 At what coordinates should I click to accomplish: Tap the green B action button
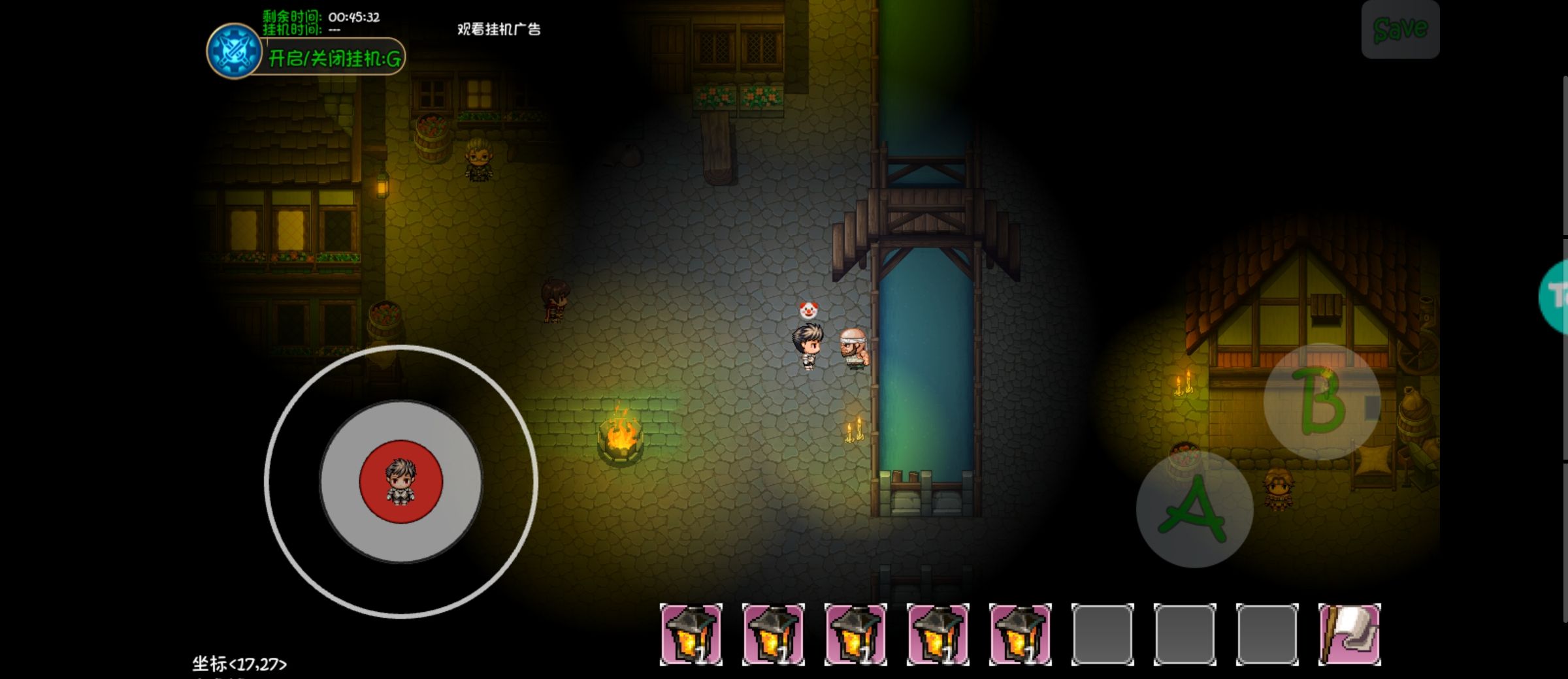click(x=1321, y=402)
